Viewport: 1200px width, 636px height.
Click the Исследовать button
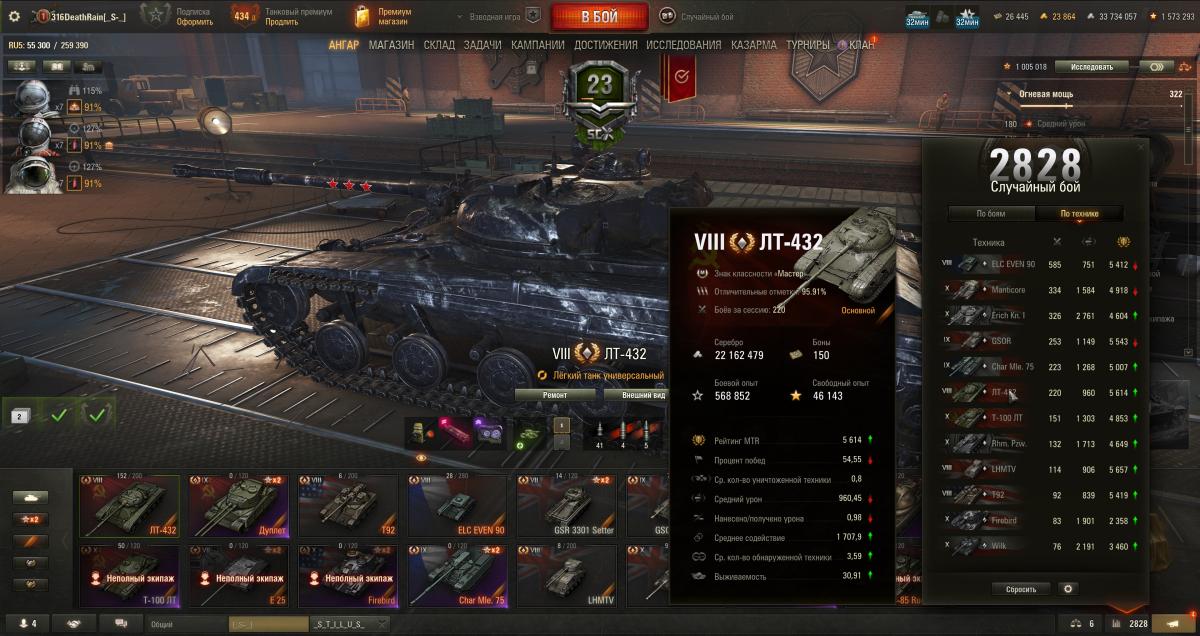point(1091,67)
